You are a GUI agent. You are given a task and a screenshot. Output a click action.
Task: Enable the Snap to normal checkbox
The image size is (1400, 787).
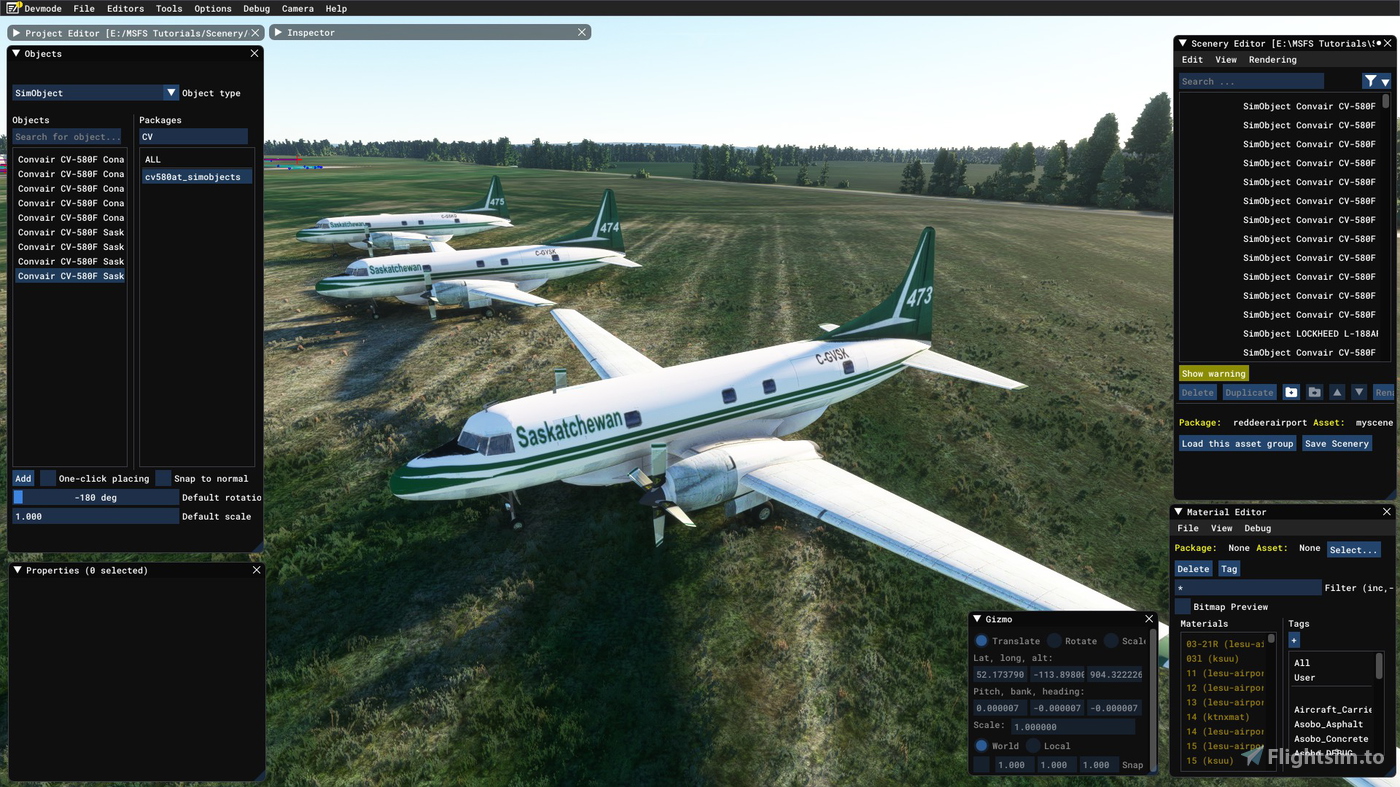[x=163, y=479]
